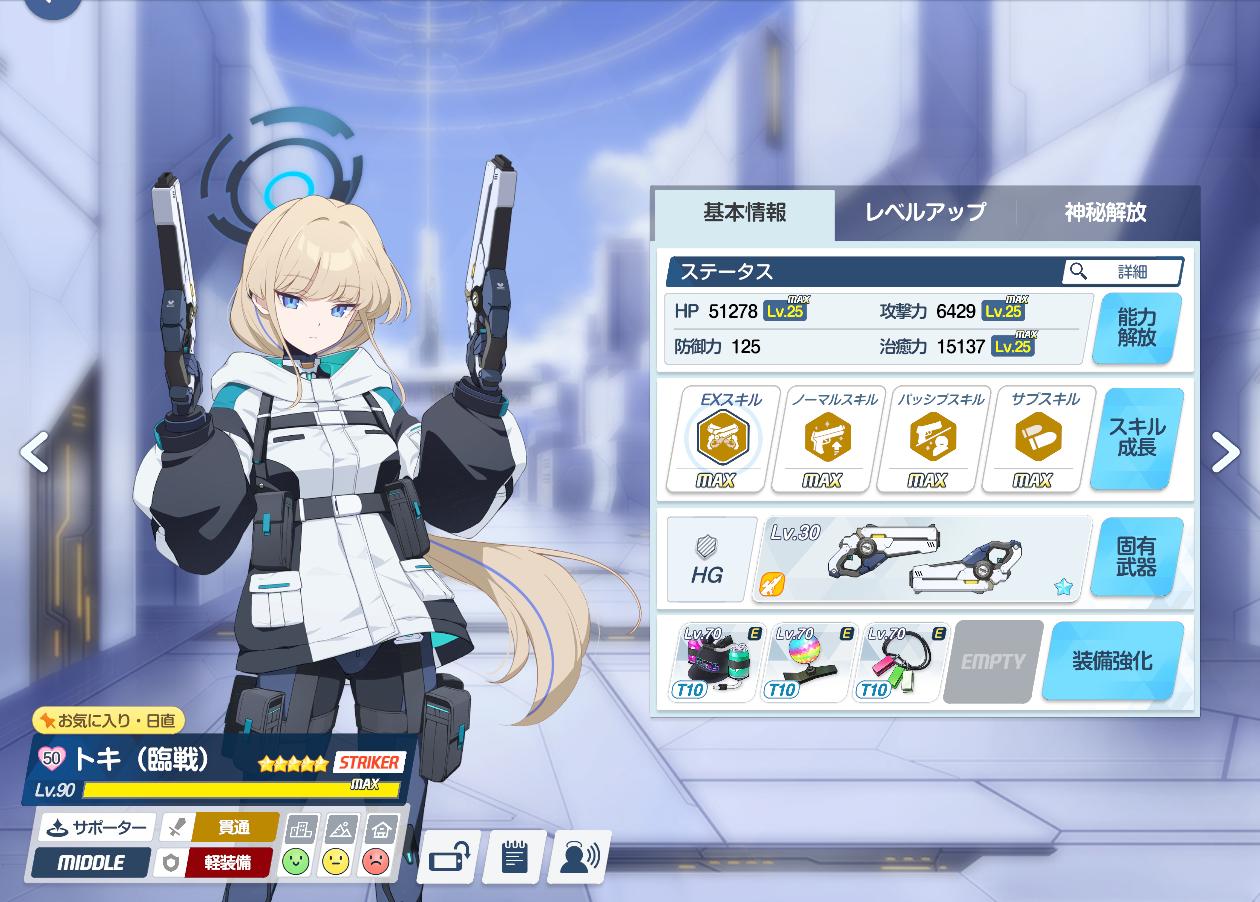1260x902 pixels.
Task: Open the 能力解放 button
Action: pyautogui.click(x=1137, y=328)
